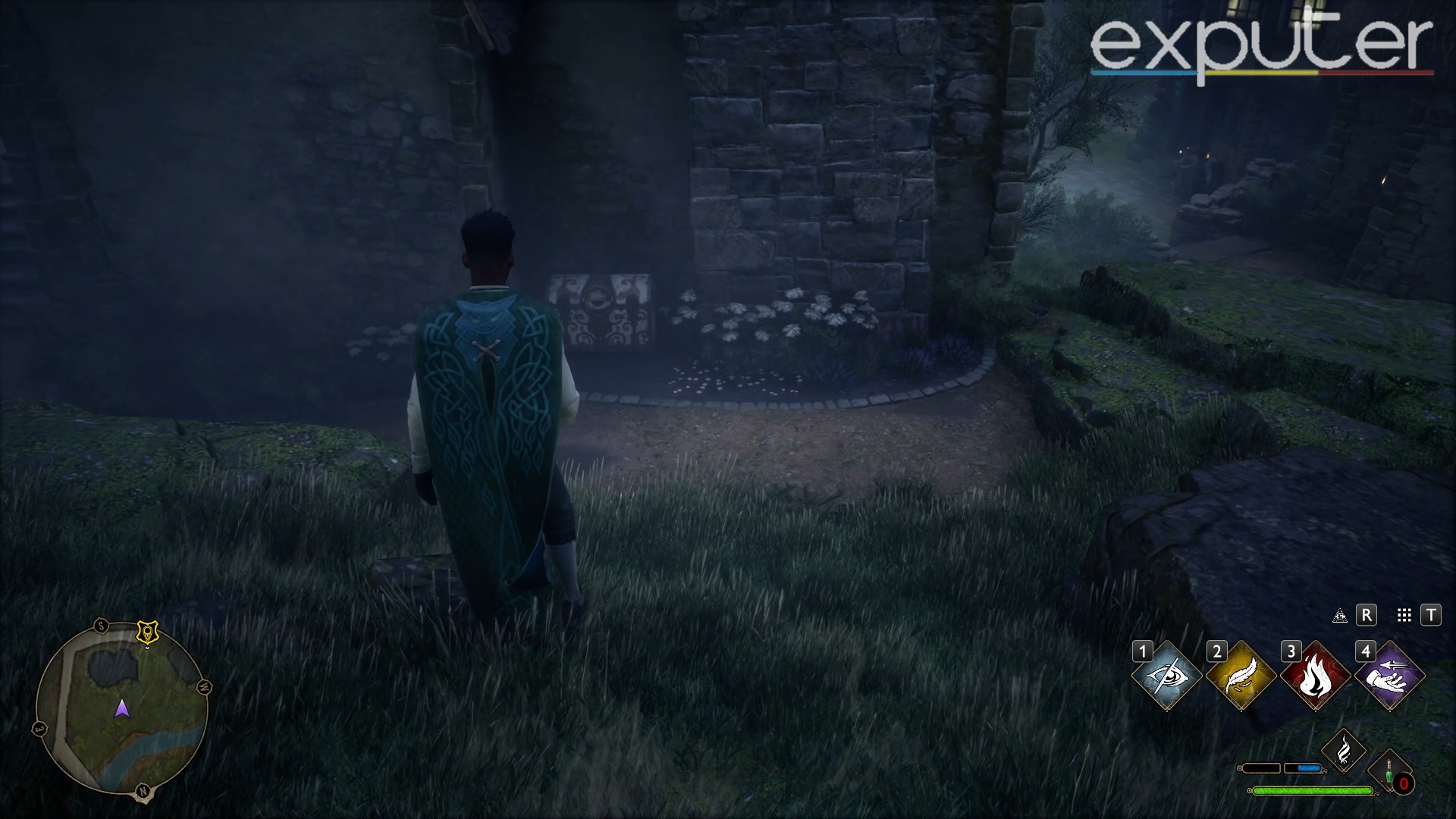The width and height of the screenshot is (1456, 819).
Task: Select the fire spell in slot 3
Action: tap(1316, 674)
